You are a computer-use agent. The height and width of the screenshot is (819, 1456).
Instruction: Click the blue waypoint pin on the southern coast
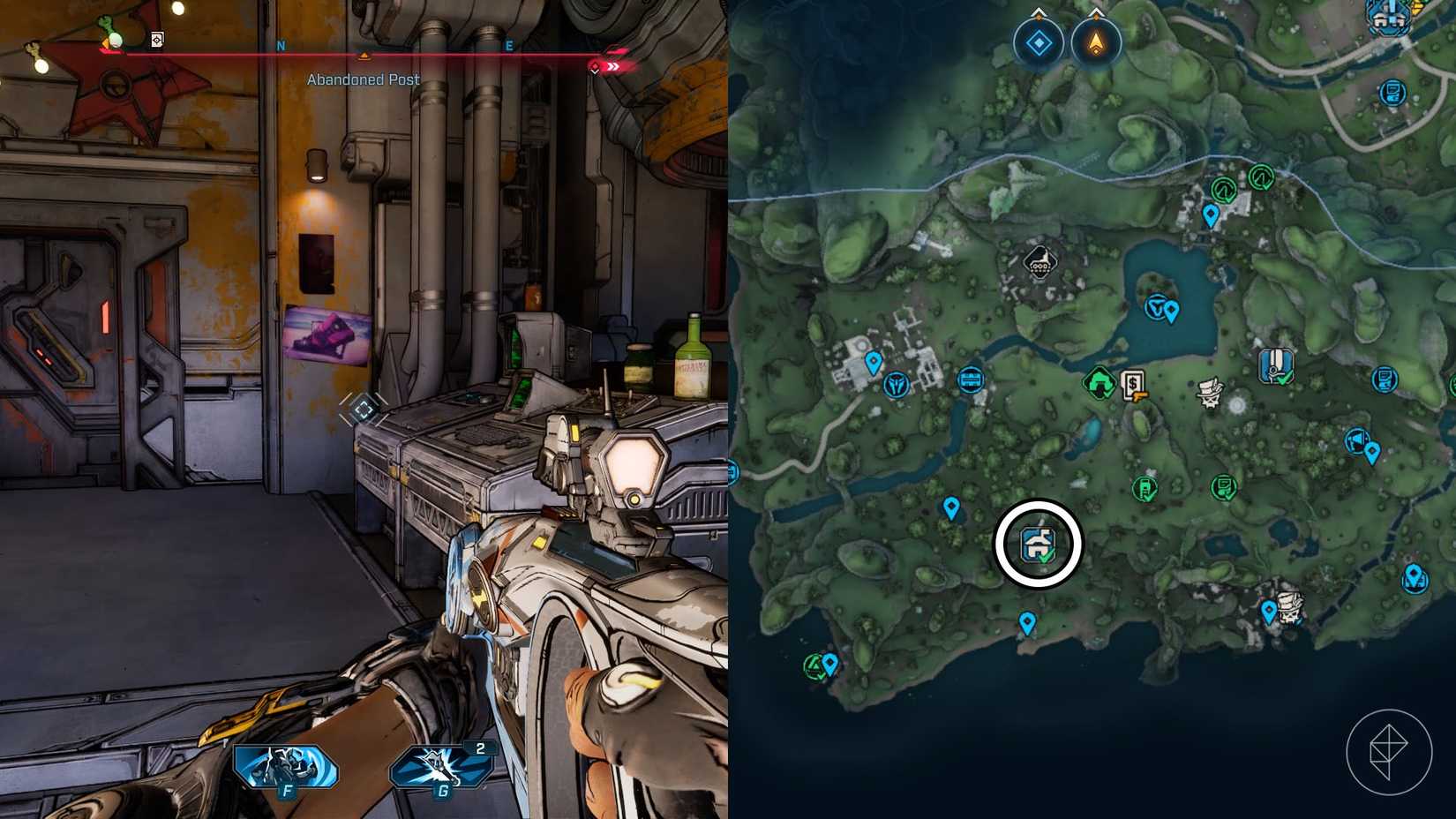[x=1026, y=622]
